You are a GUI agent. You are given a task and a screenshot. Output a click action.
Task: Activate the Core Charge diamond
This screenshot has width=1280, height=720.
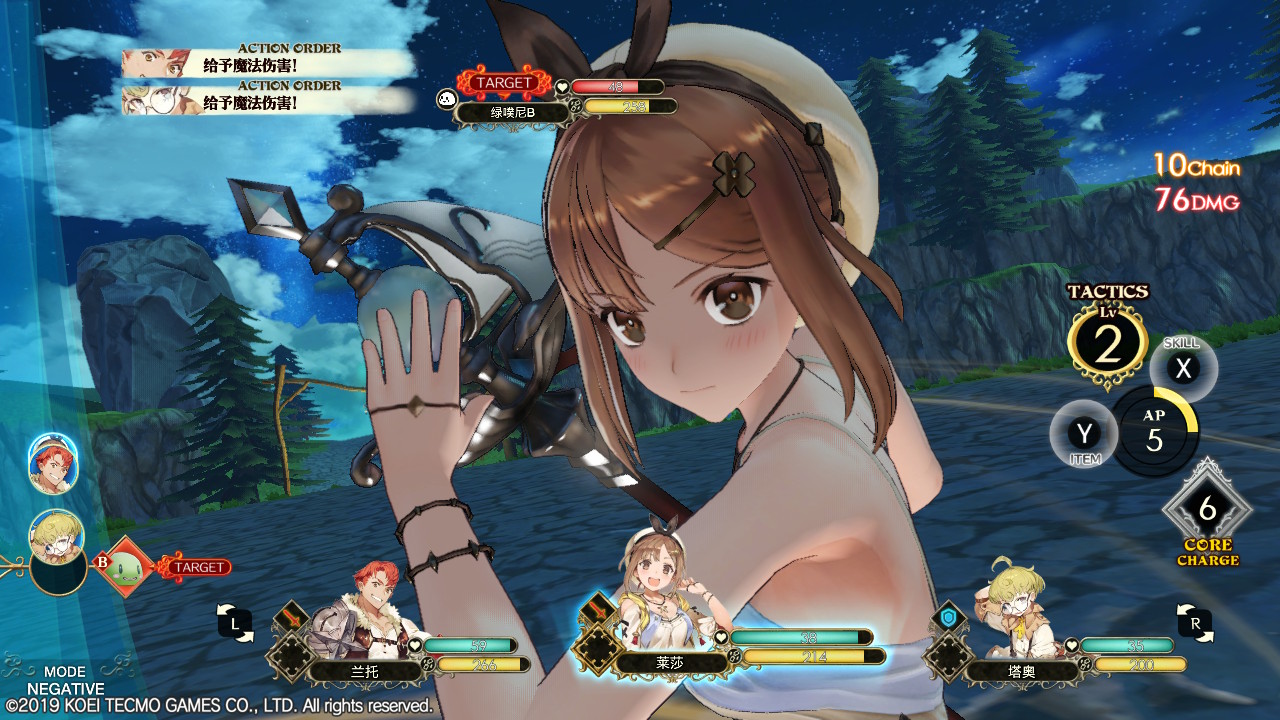tap(1207, 511)
